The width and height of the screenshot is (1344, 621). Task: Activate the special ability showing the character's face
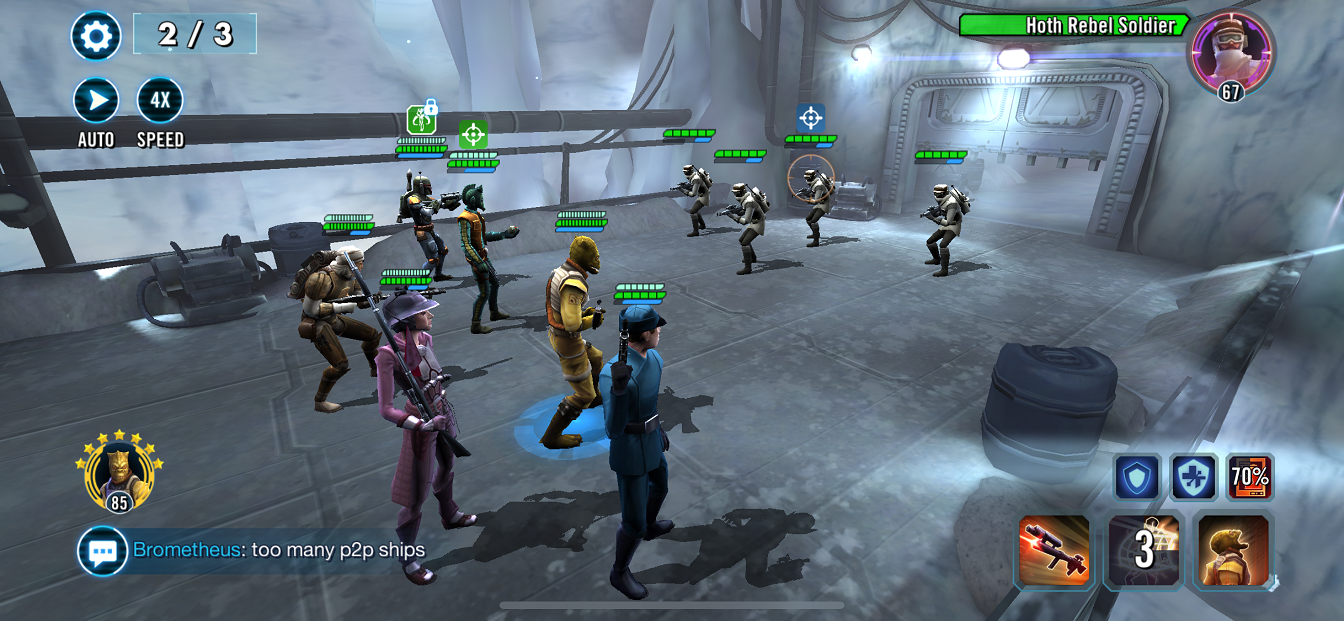(x=1234, y=551)
